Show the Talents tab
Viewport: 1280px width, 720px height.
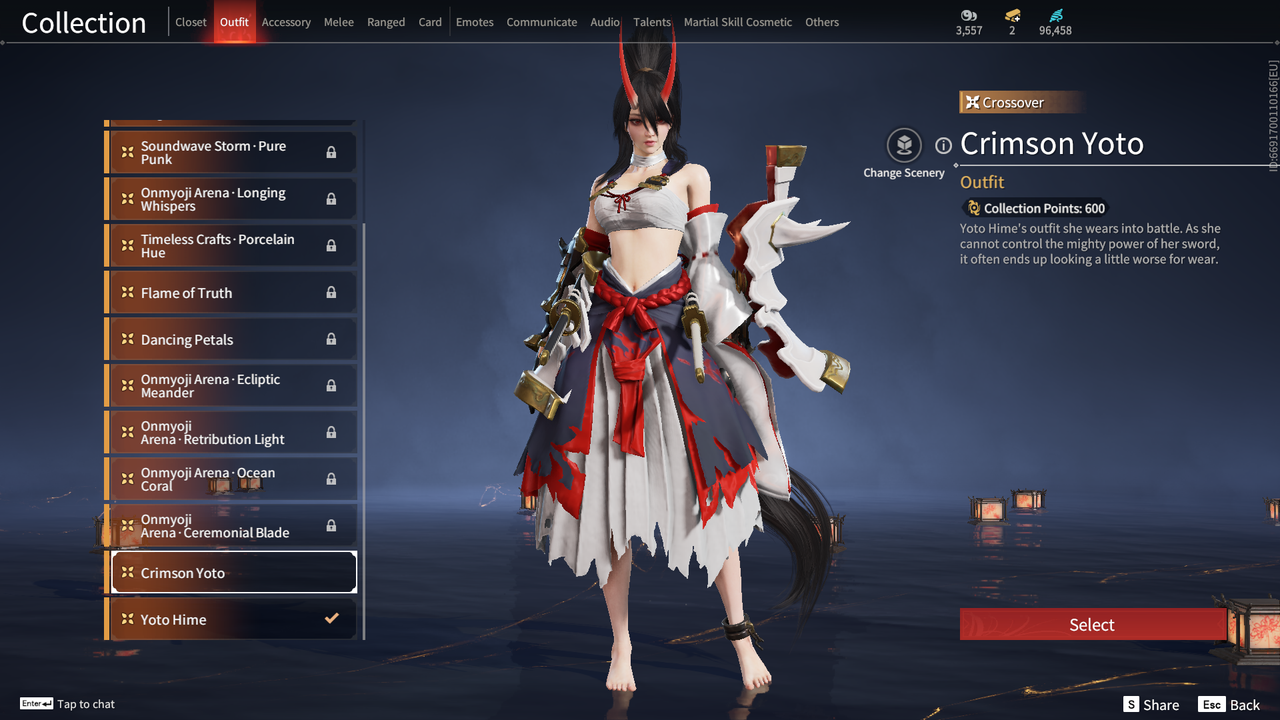click(x=652, y=22)
